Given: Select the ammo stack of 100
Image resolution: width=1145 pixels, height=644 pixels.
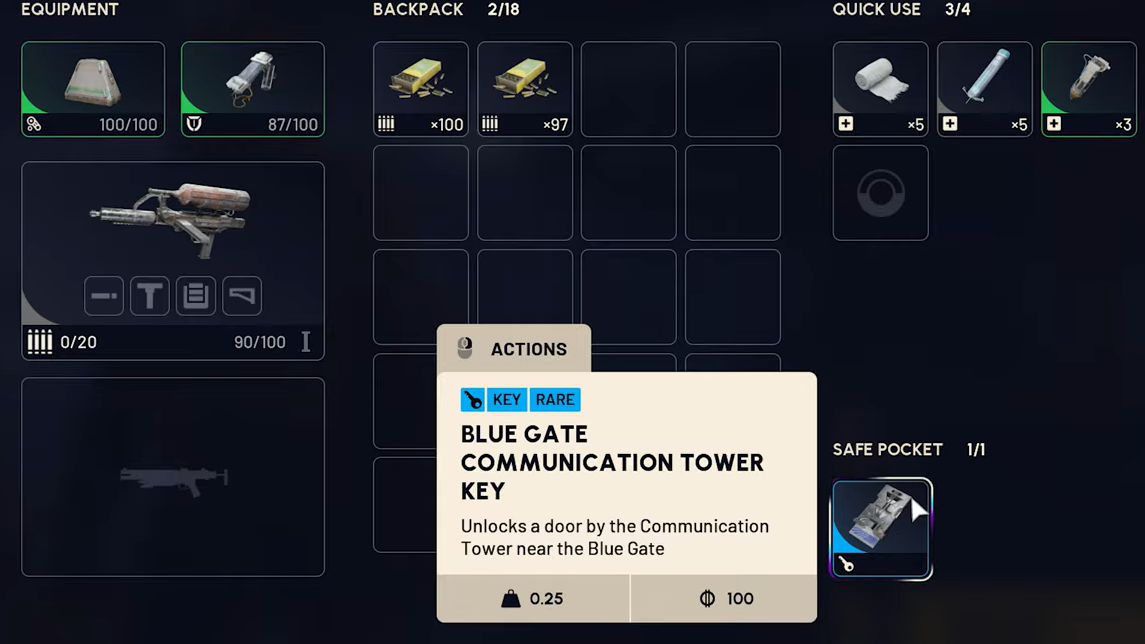Looking at the screenshot, I should point(421,89).
